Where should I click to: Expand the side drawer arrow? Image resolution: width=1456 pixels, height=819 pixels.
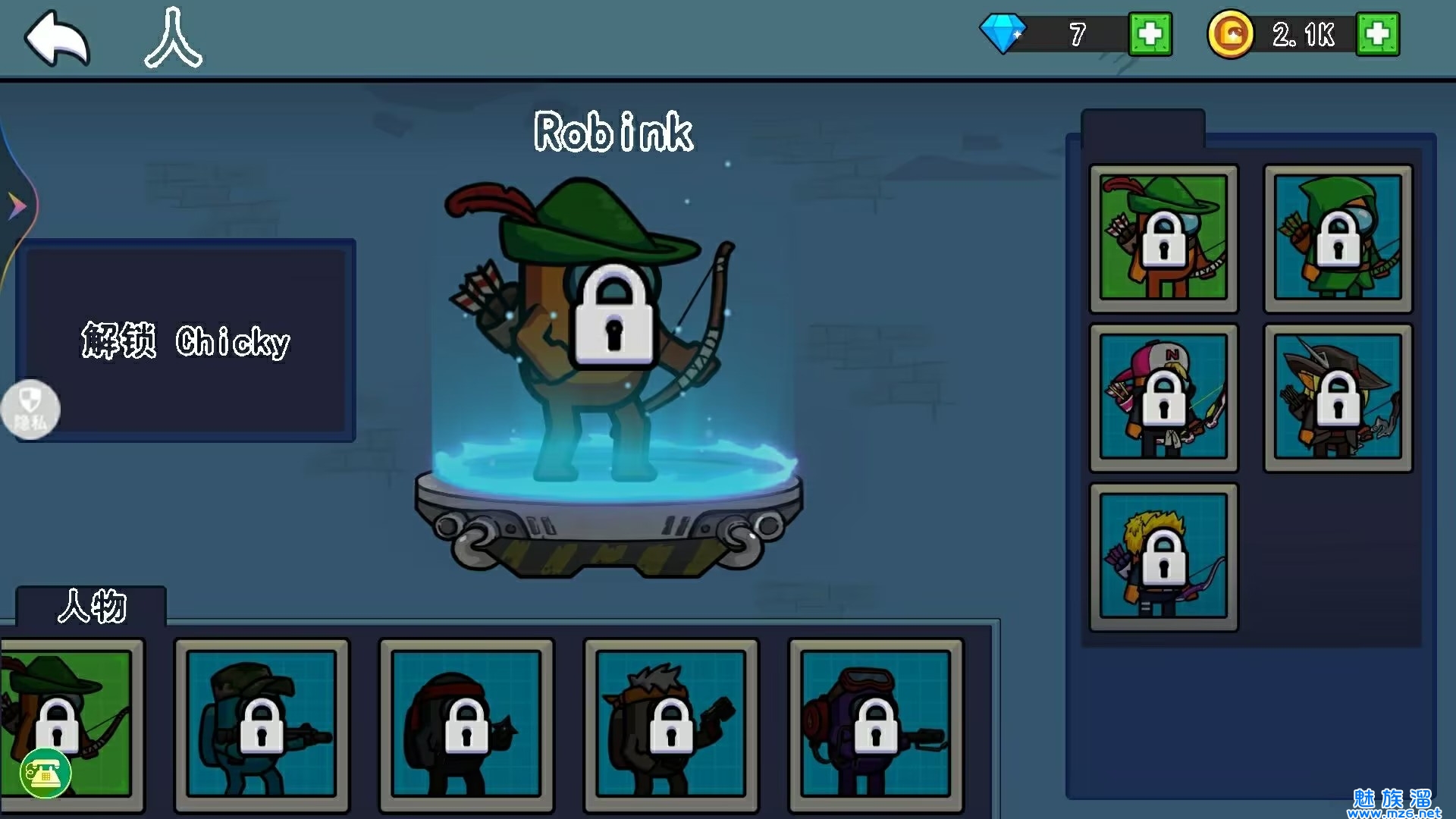tap(17, 206)
